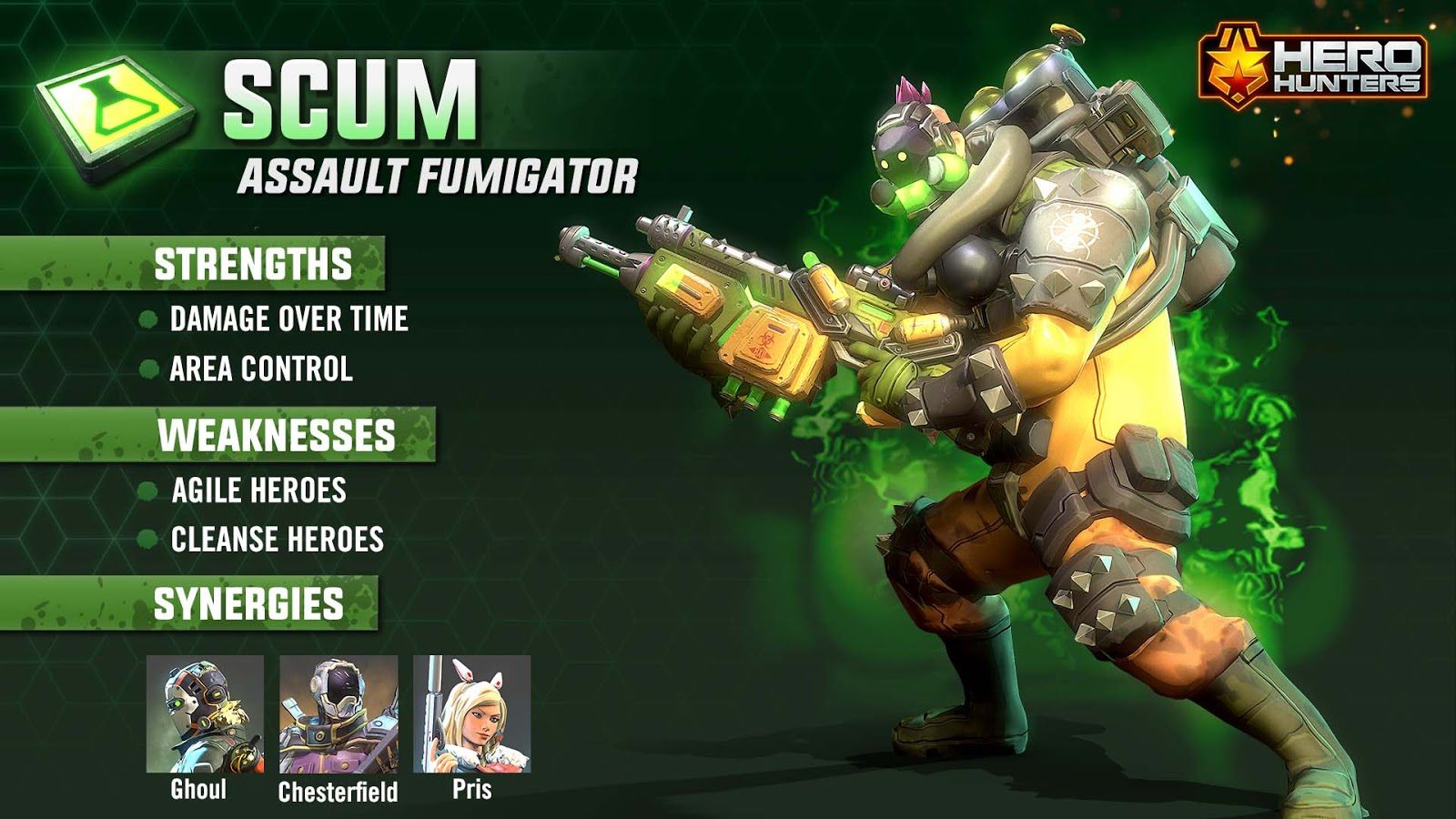Click the Hero Hunters logo
Image resolution: width=1456 pixels, height=819 pixels.
[x=1313, y=66]
